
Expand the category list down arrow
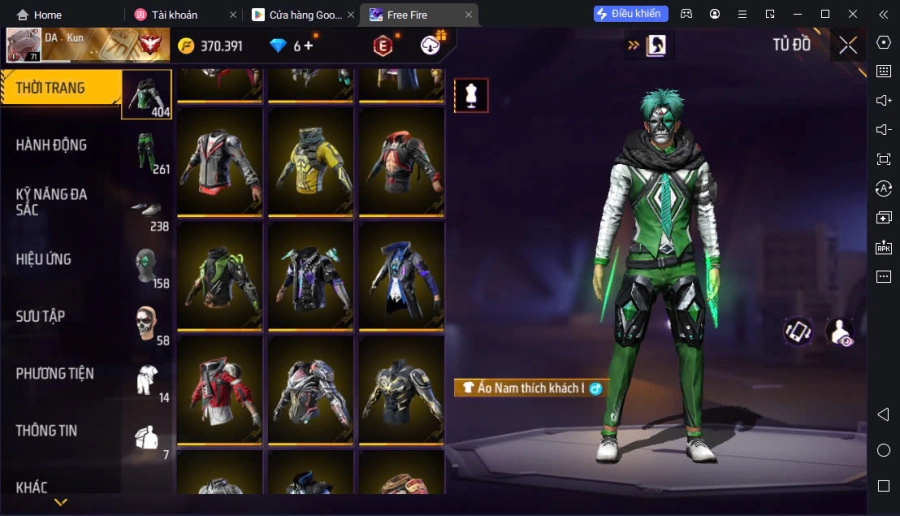(x=60, y=502)
